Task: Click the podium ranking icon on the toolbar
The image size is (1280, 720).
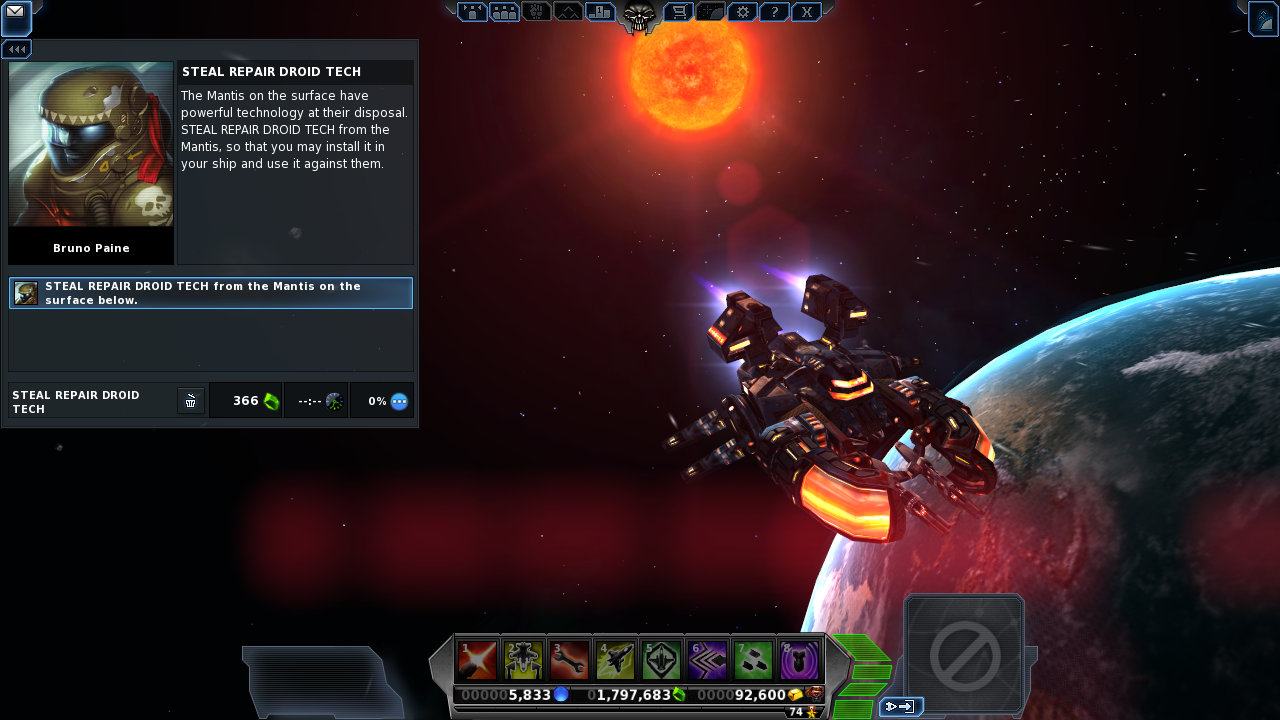Action: (601, 12)
